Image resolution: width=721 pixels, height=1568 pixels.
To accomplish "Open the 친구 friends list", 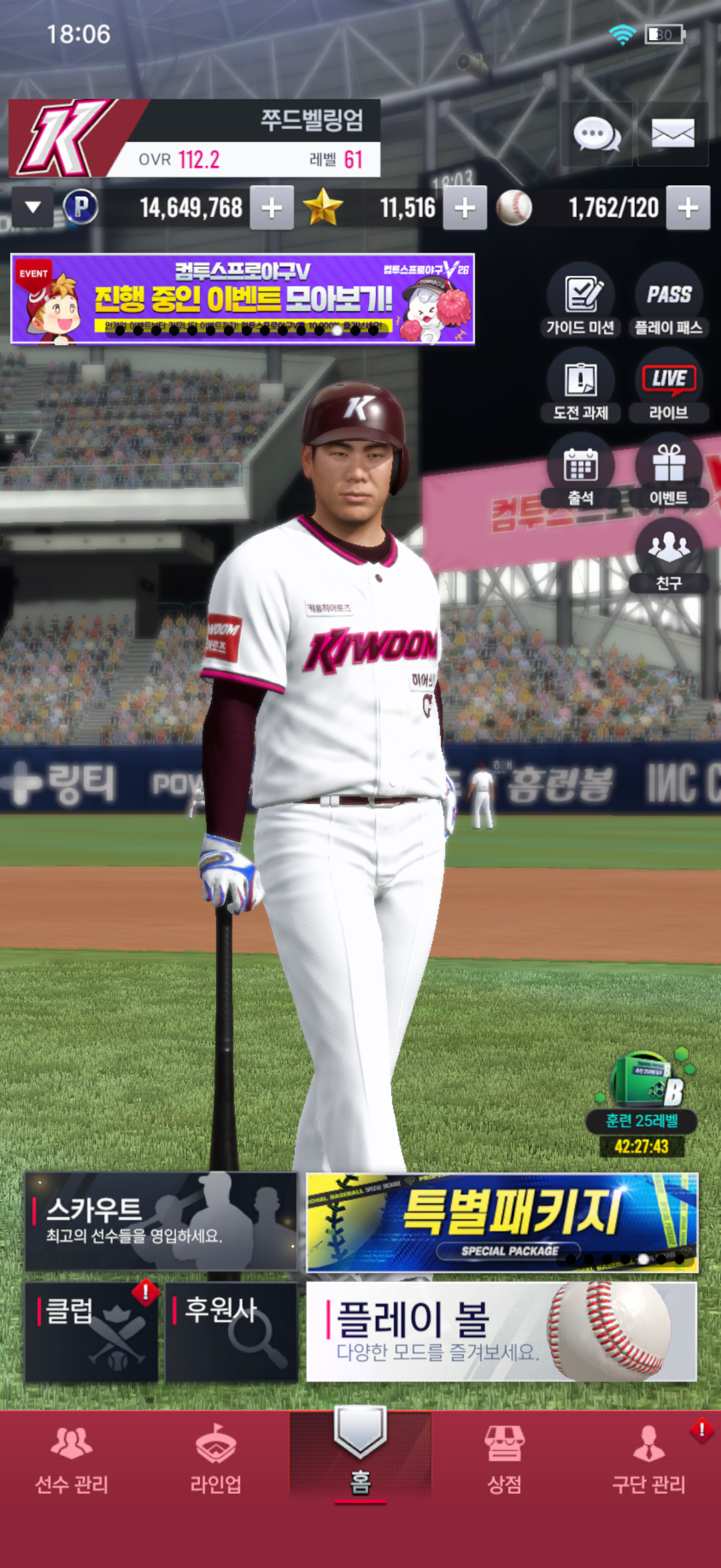I will click(668, 556).
